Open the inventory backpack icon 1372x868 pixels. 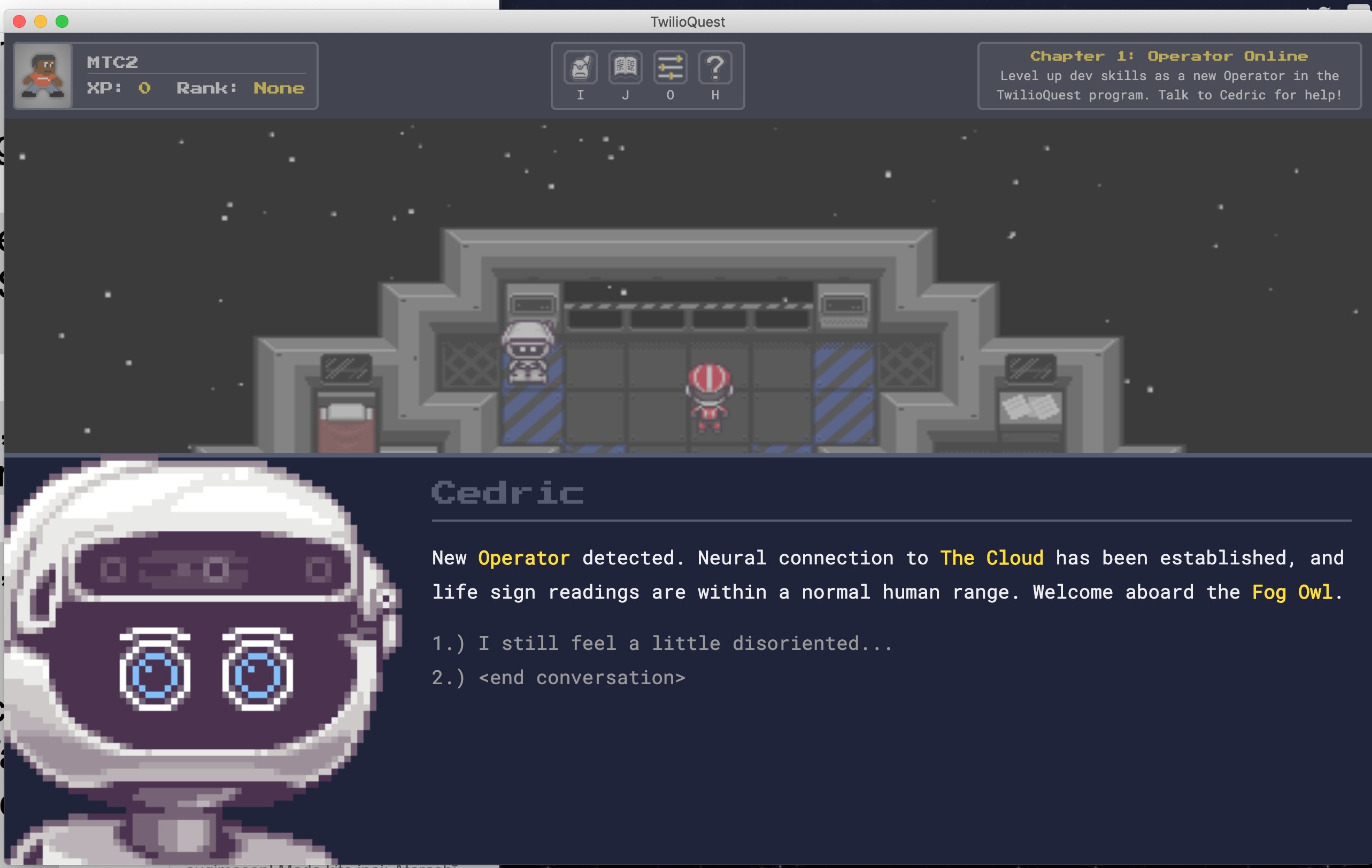click(580, 68)
